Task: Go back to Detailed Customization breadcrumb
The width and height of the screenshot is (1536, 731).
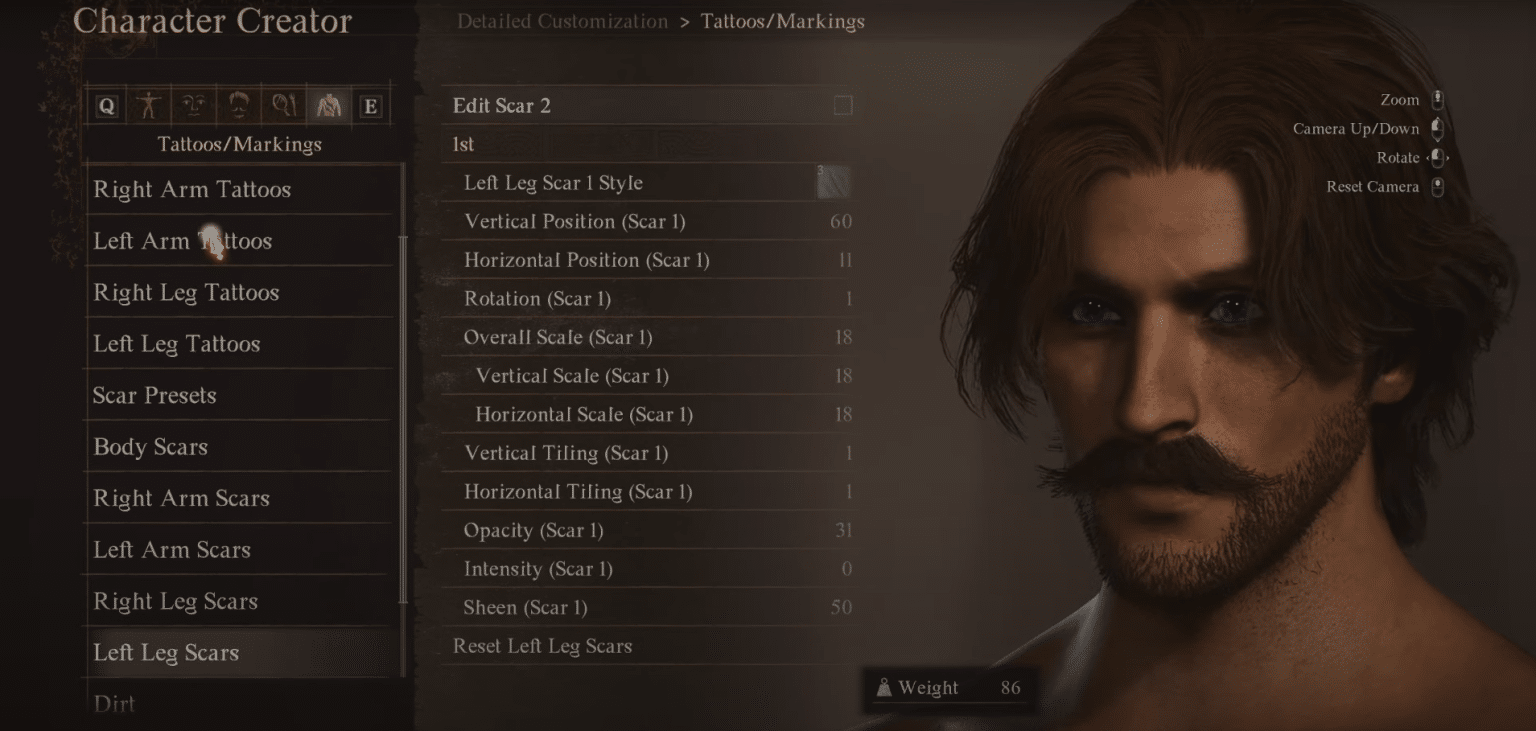Action: [562, 21]
